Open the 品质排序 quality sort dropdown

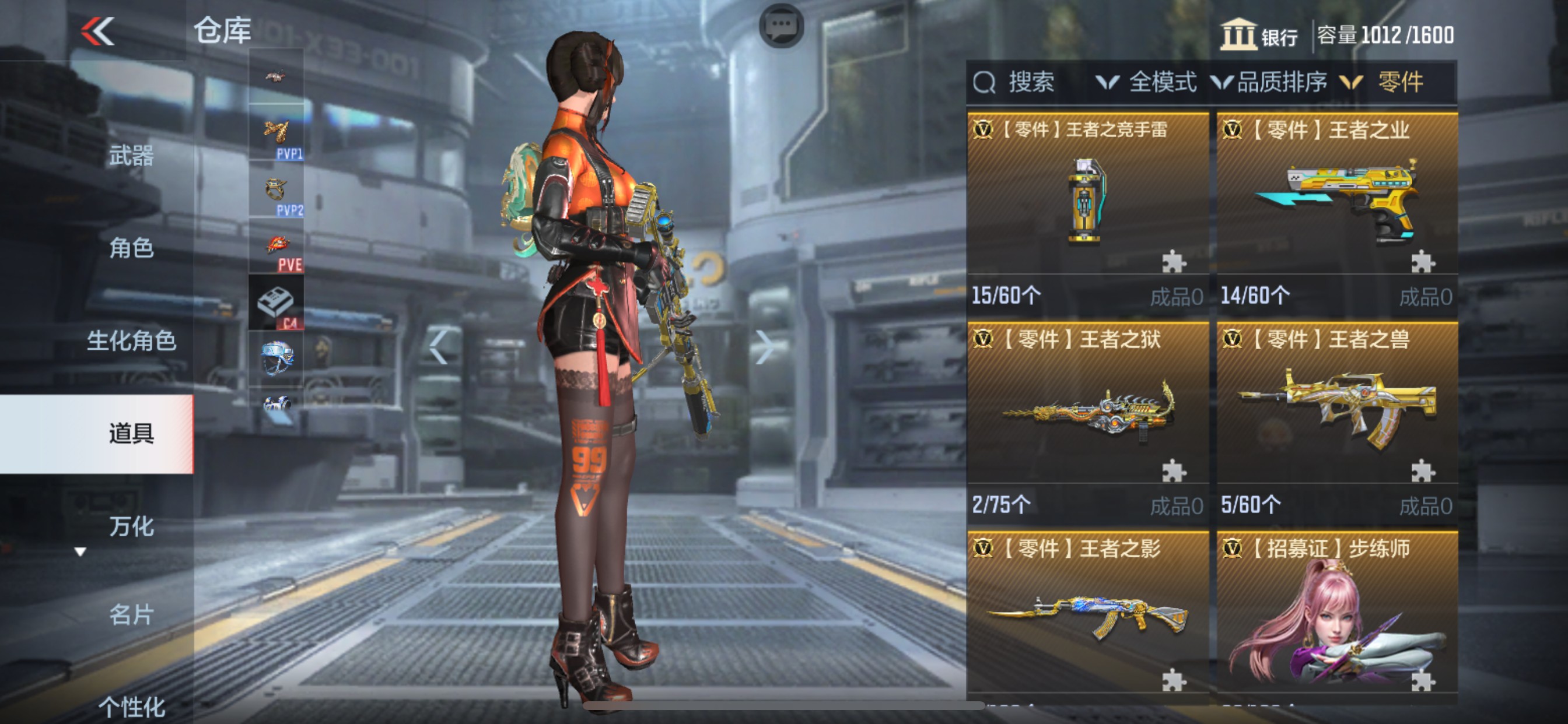[1270, 82]
